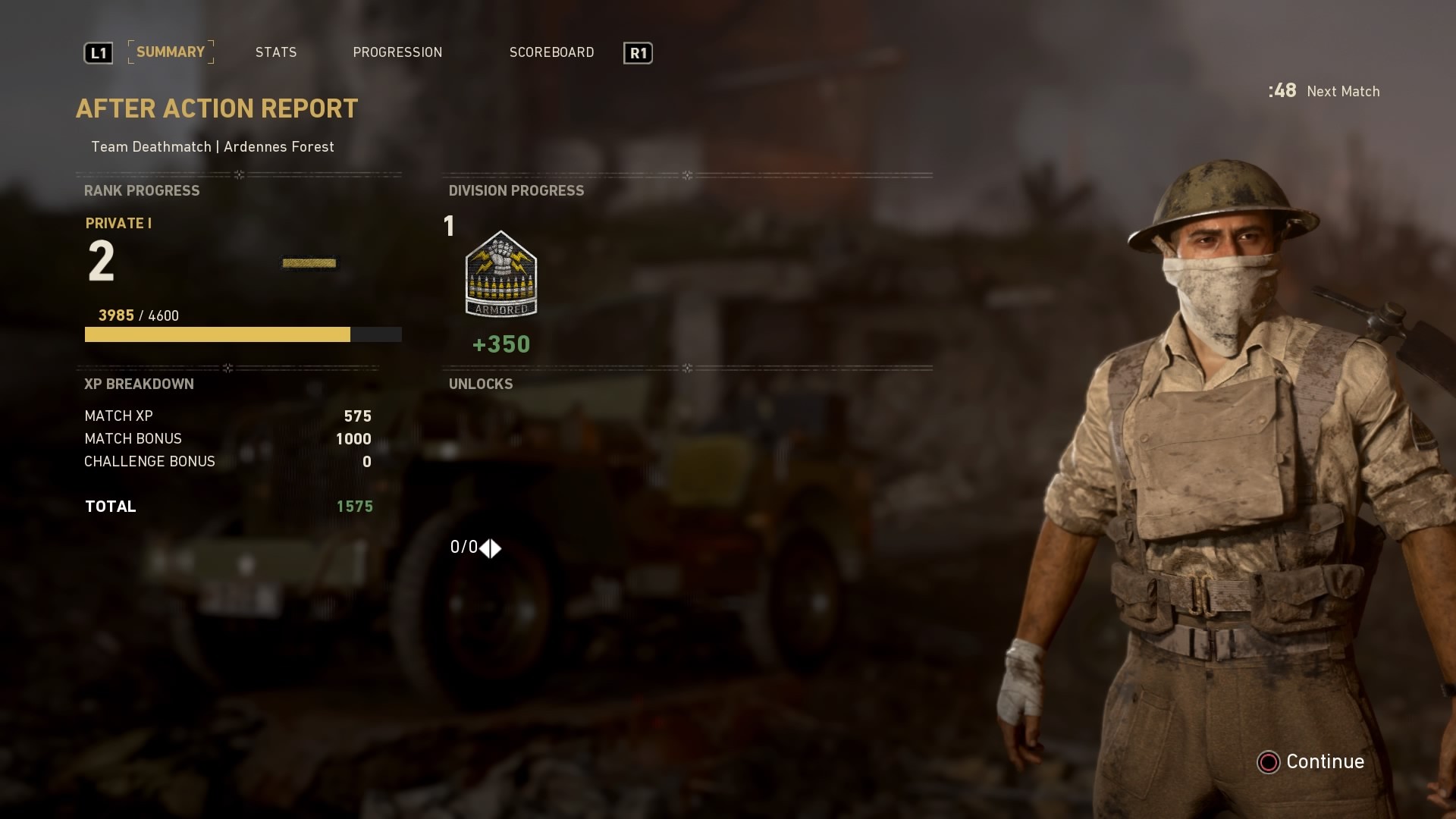1456x819 pixels.
Task: Click Continue to leave the report
Action: point(1312,761)
